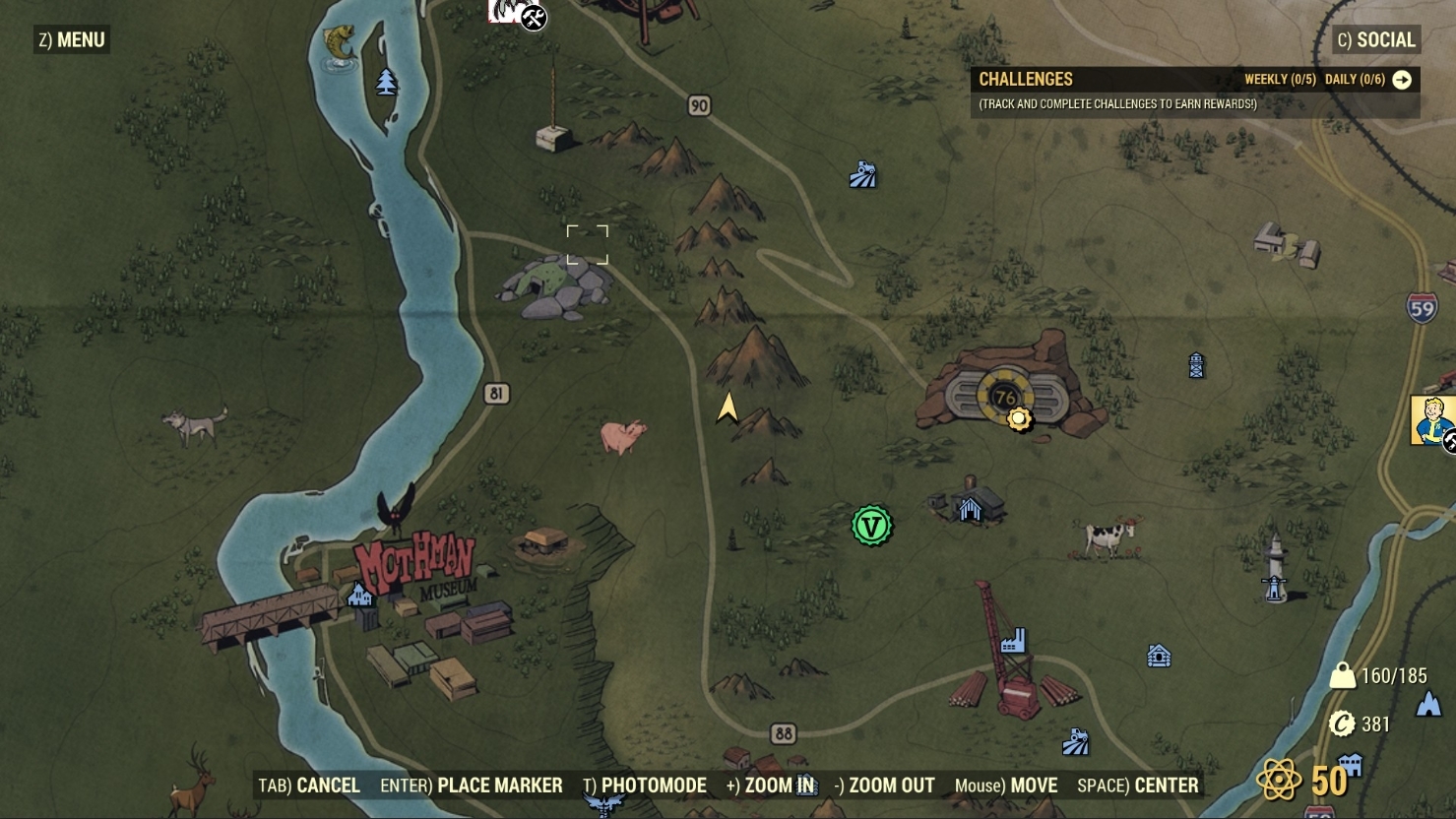The image size is (1456, 819).
Task: Click the green vendor V icon
Action: tap(870, 526)
